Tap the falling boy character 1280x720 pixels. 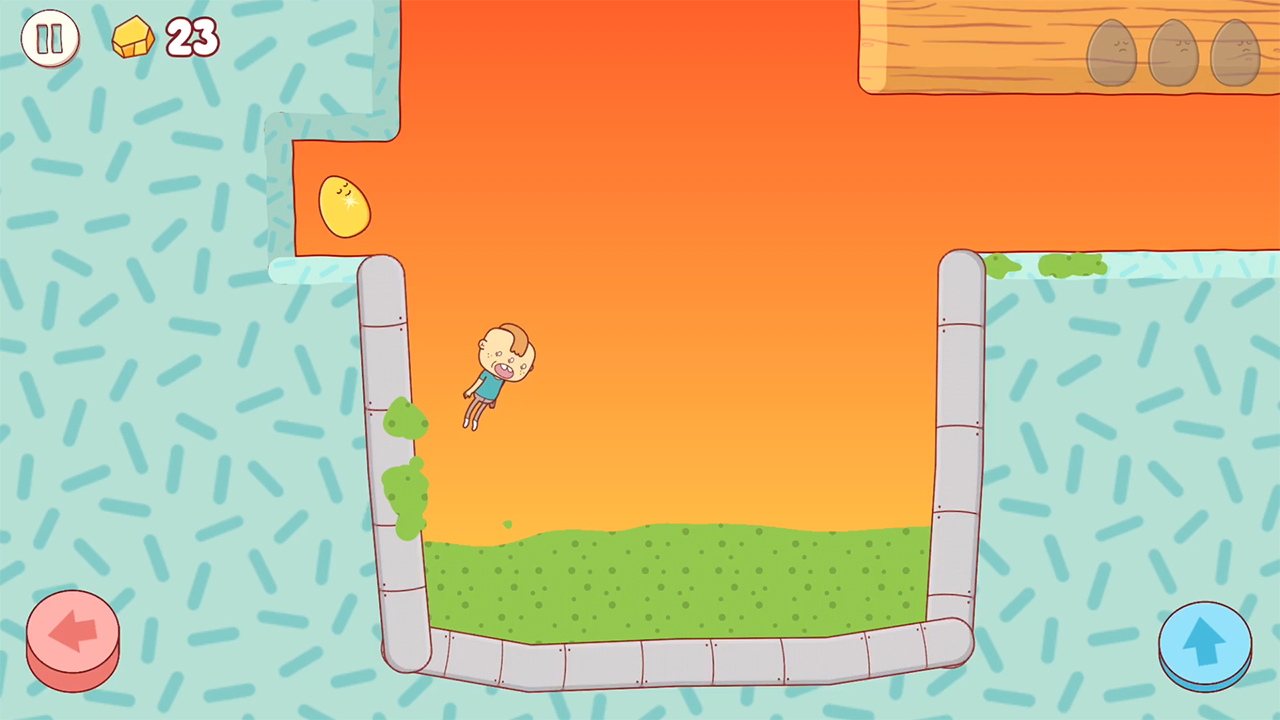(497, 375)
